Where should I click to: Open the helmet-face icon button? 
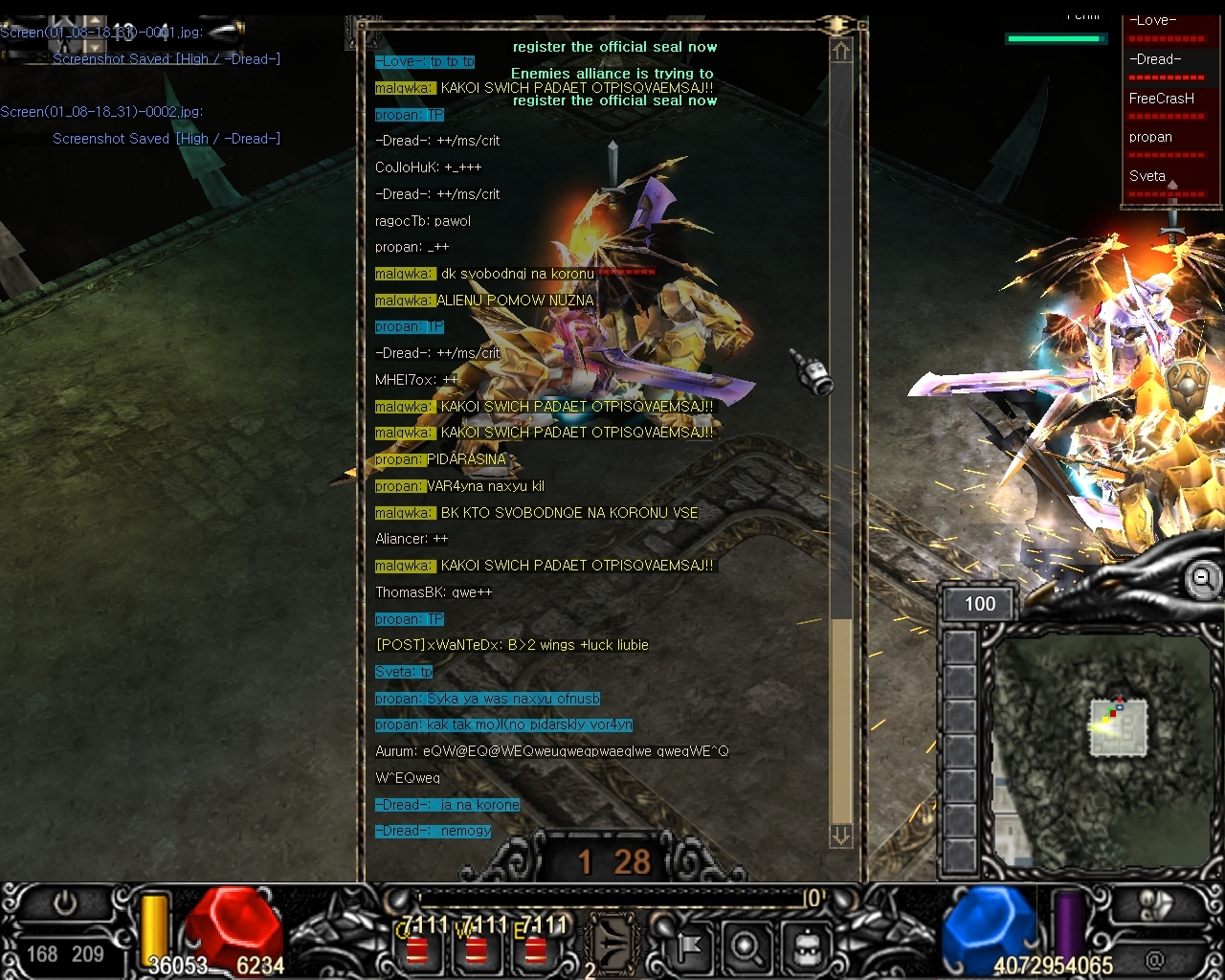(806, 947)
